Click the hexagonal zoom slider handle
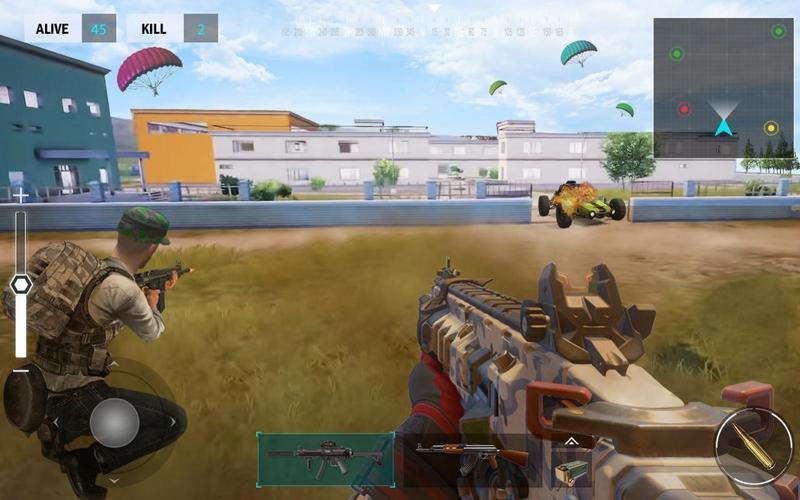Image resolution: width=800 pixels, height=500 pixels. tap(21, 285)
